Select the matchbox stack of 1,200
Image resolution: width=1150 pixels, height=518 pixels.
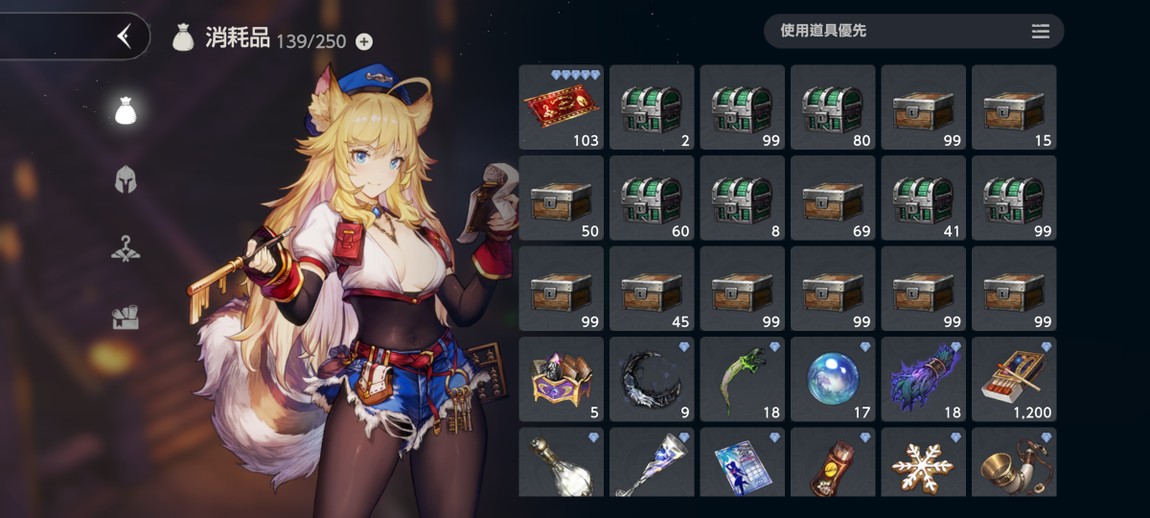pyautogui.click(x=1014, y=379)
